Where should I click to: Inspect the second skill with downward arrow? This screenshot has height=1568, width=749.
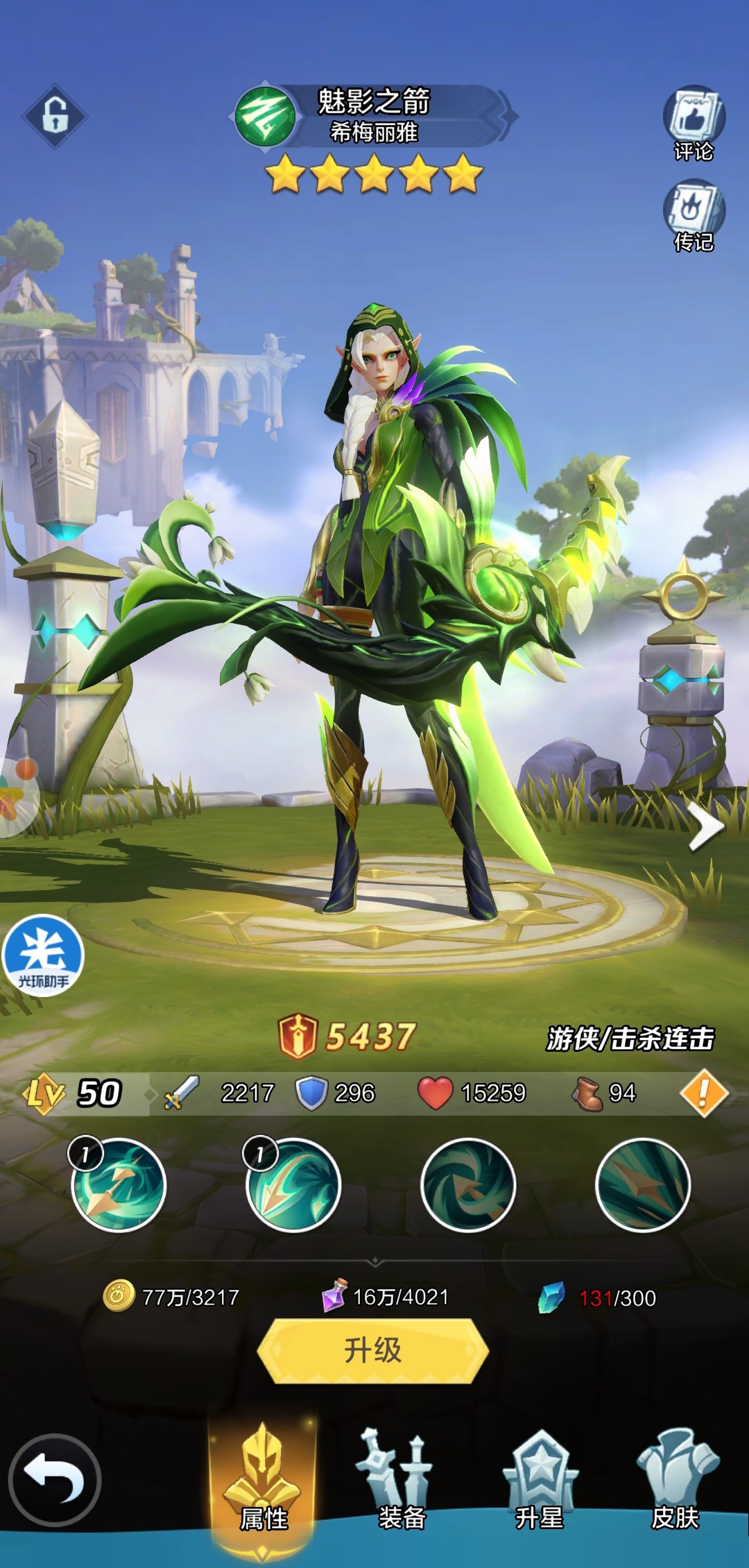coord(293,1185)
